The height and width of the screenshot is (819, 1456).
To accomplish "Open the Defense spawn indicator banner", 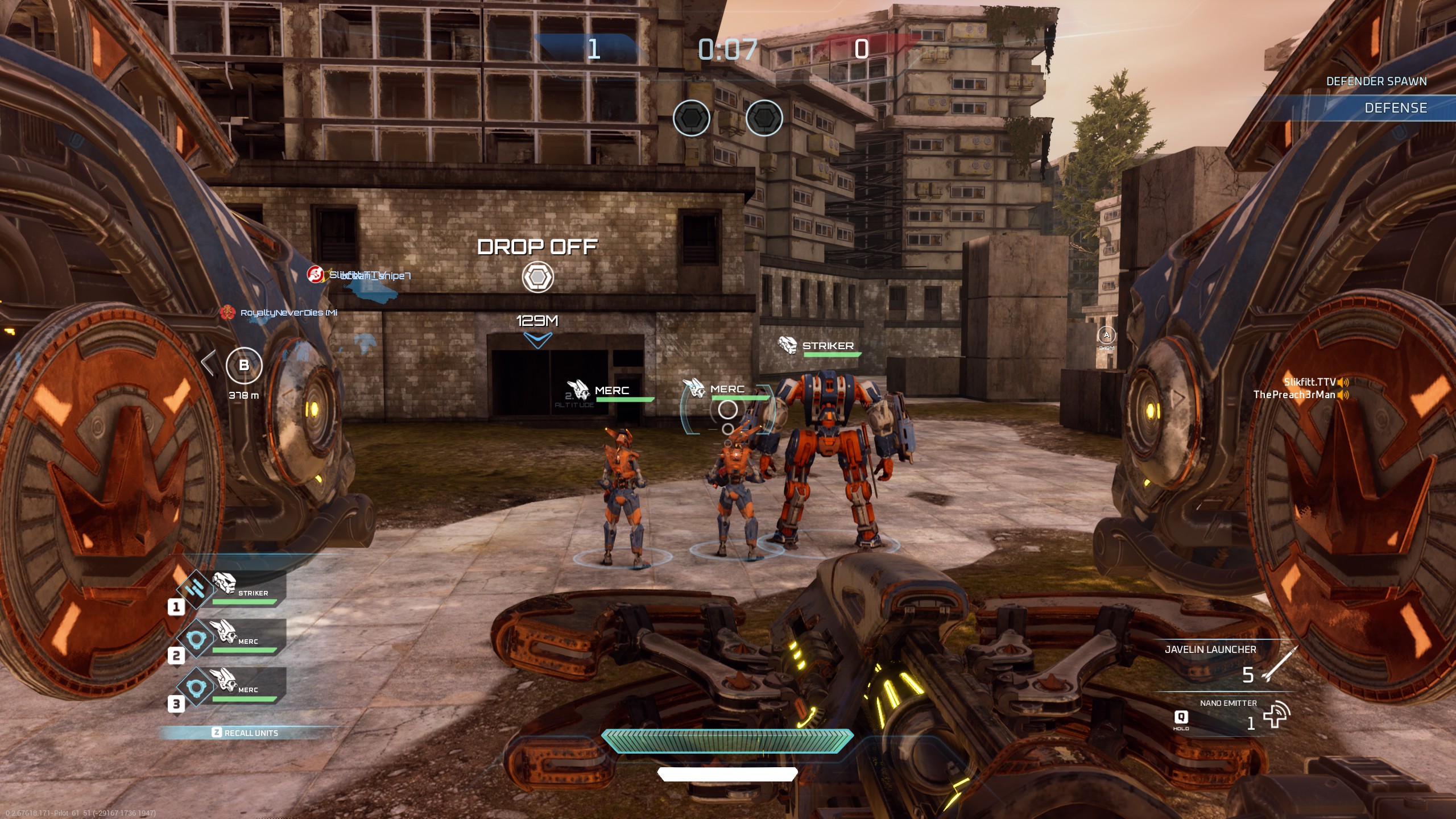I will coord(1395,108).
